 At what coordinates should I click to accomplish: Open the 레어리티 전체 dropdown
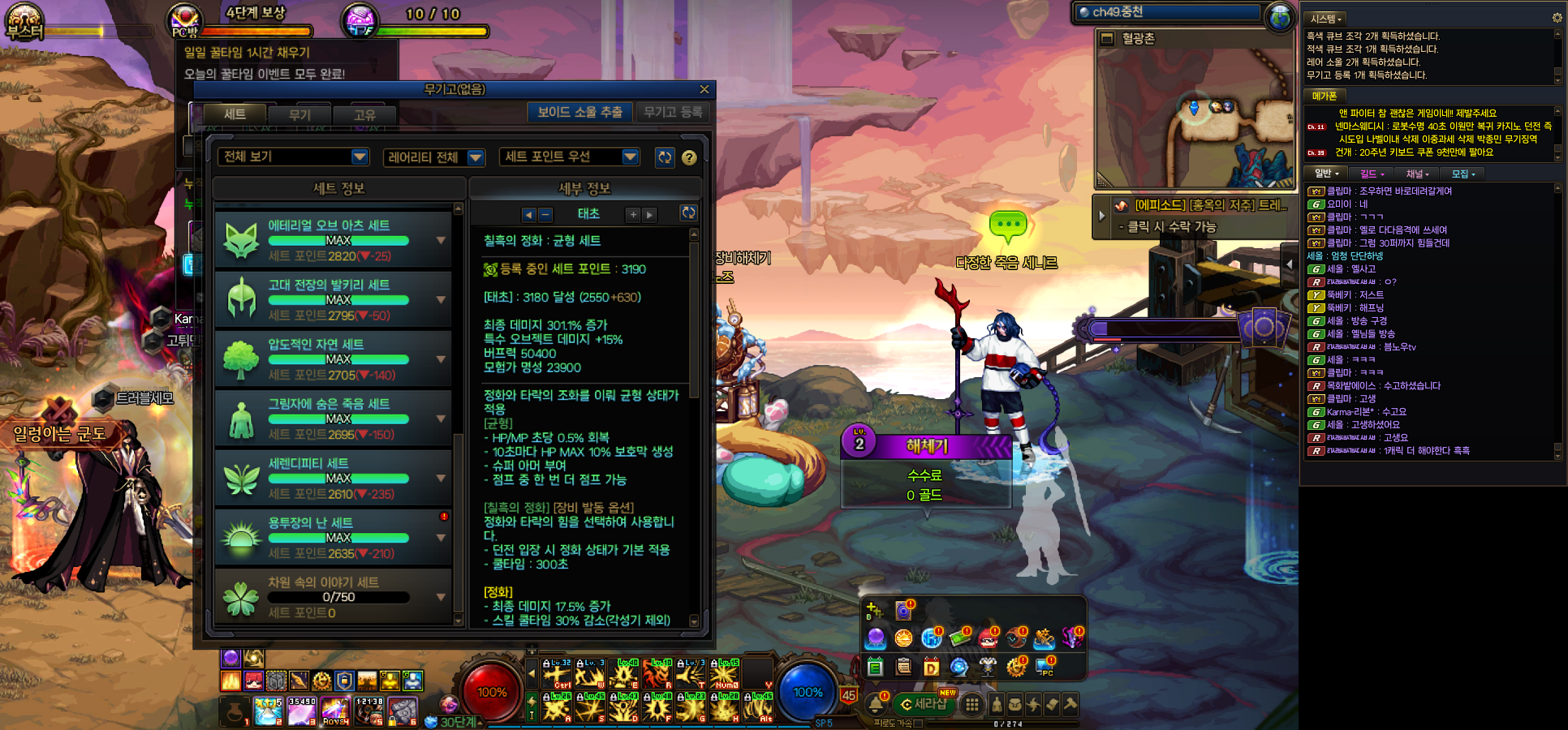[x=434, y=157]
